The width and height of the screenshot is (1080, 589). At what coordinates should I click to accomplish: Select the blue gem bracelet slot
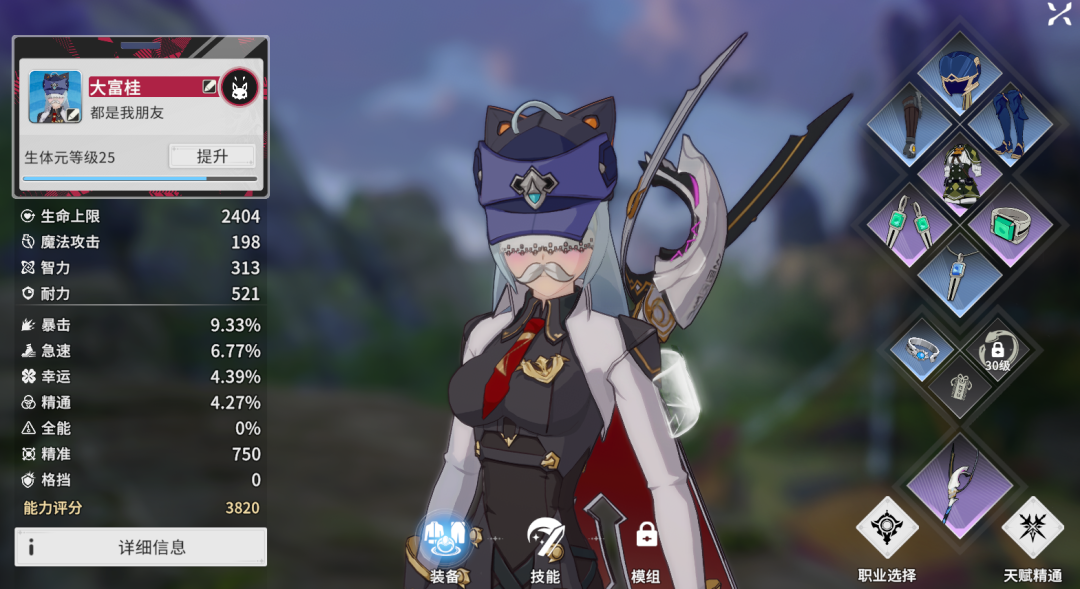pos(921,349)
